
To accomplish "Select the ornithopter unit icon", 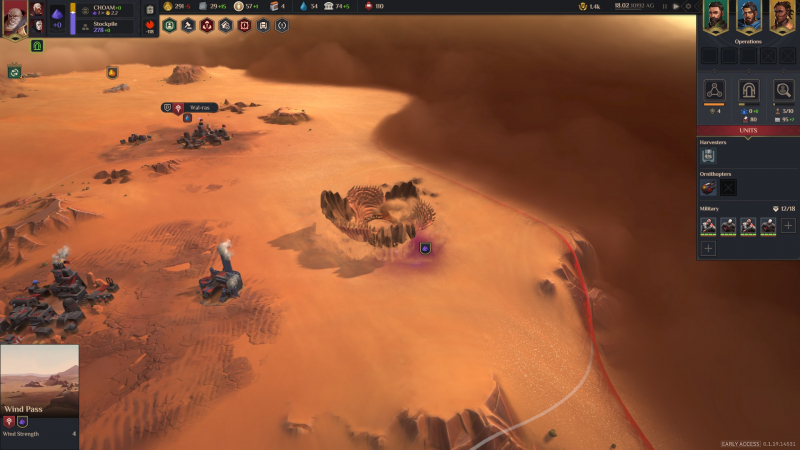I will (x=708, y=187).
